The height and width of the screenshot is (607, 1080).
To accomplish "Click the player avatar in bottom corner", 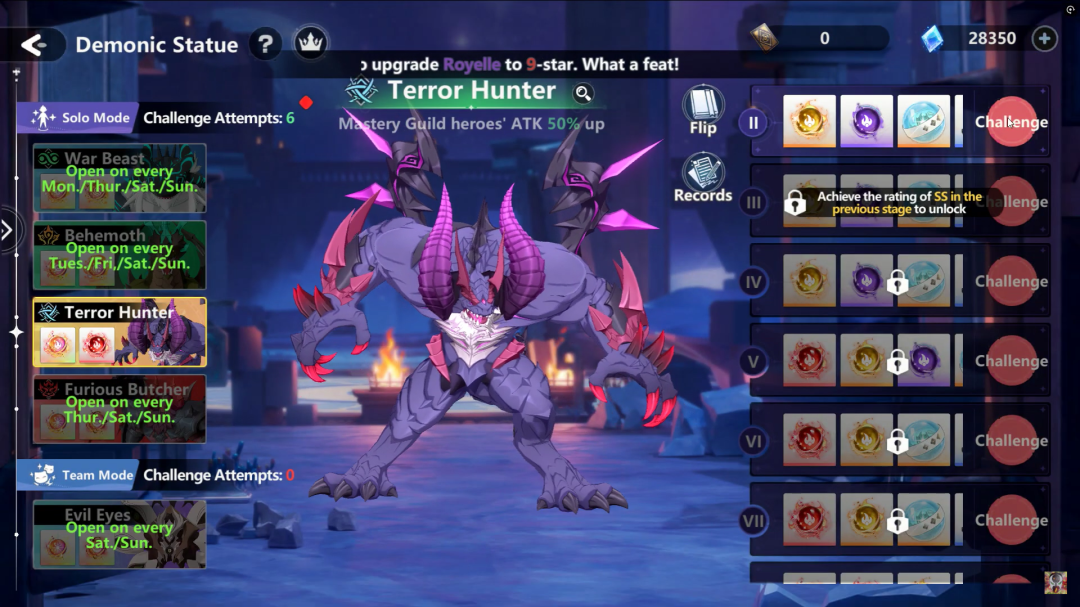I will (x=1055, y=583).
